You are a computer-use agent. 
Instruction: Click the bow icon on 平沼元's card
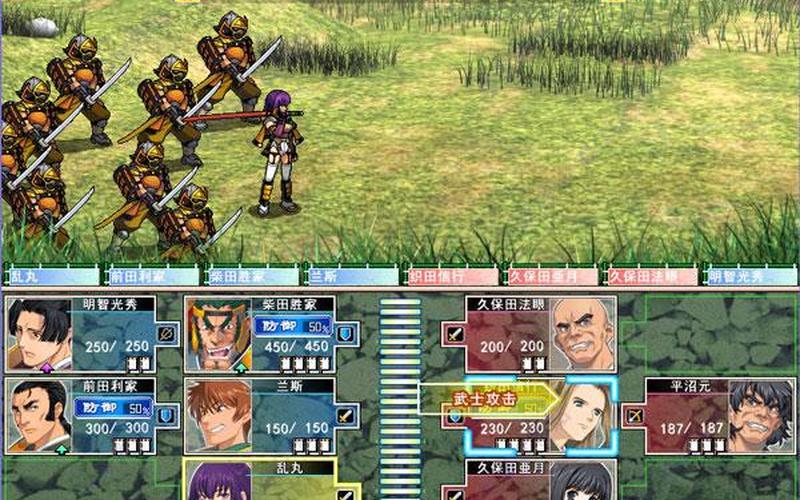coord(633,414)
